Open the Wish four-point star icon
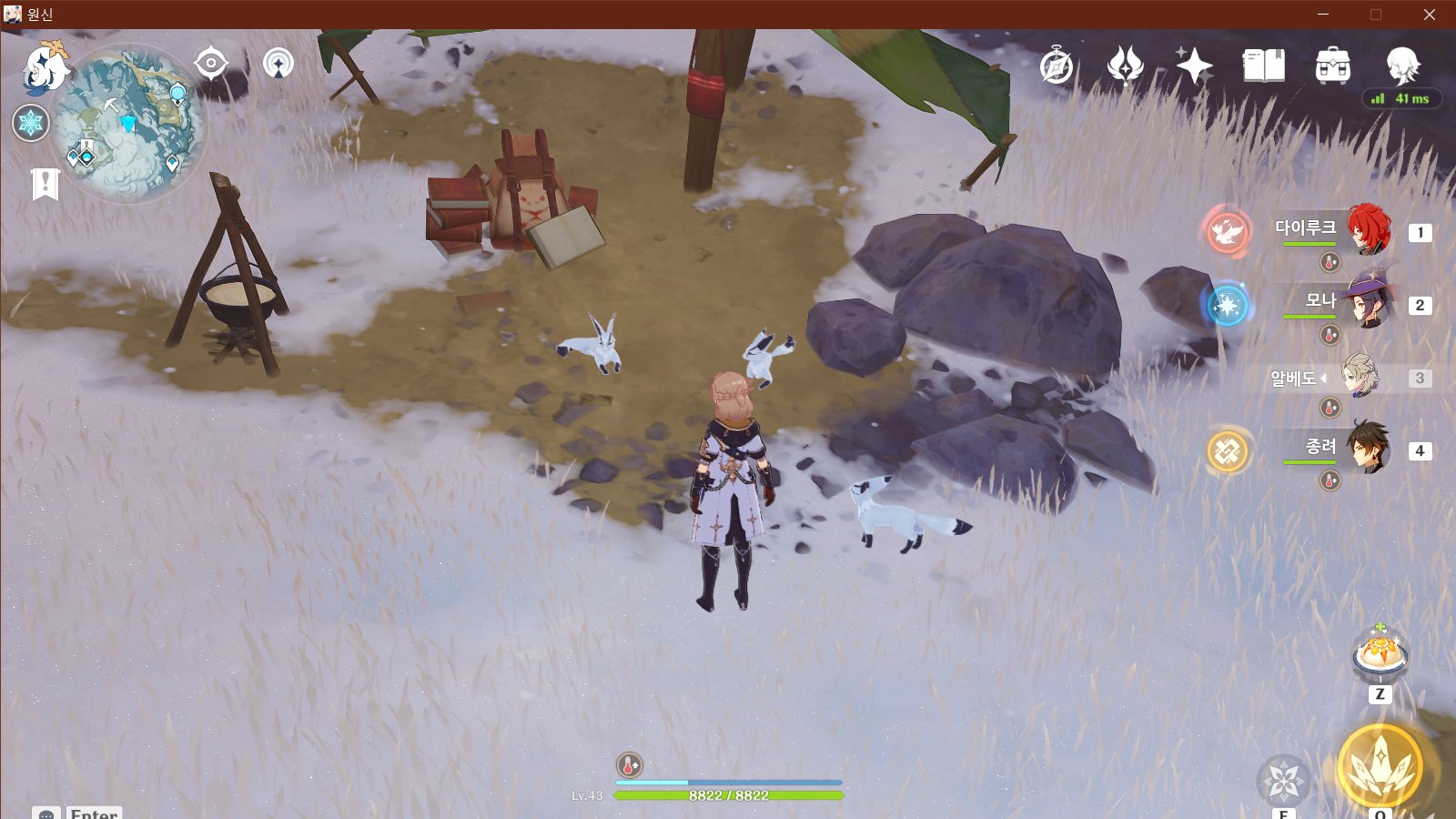The image size is (1456, 819). click(x=1193, y=66)
